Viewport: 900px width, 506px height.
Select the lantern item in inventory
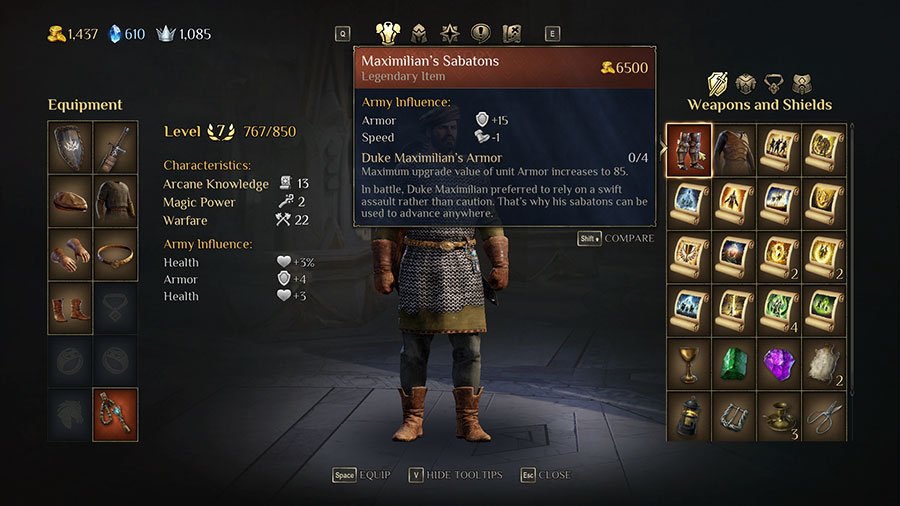(689, 417)
